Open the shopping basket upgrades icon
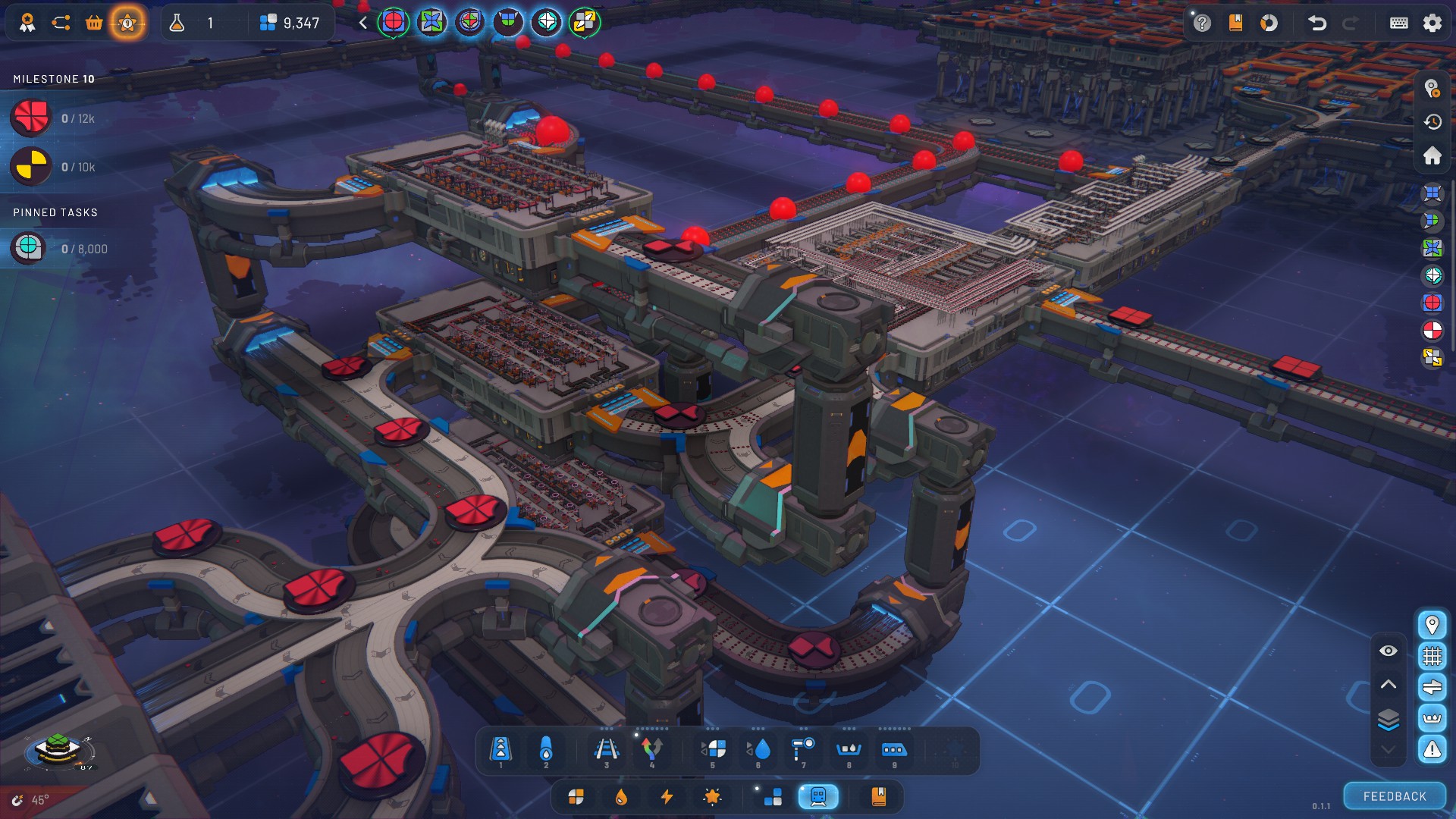This screenshot has height=819, width=1456. [94, 23]
